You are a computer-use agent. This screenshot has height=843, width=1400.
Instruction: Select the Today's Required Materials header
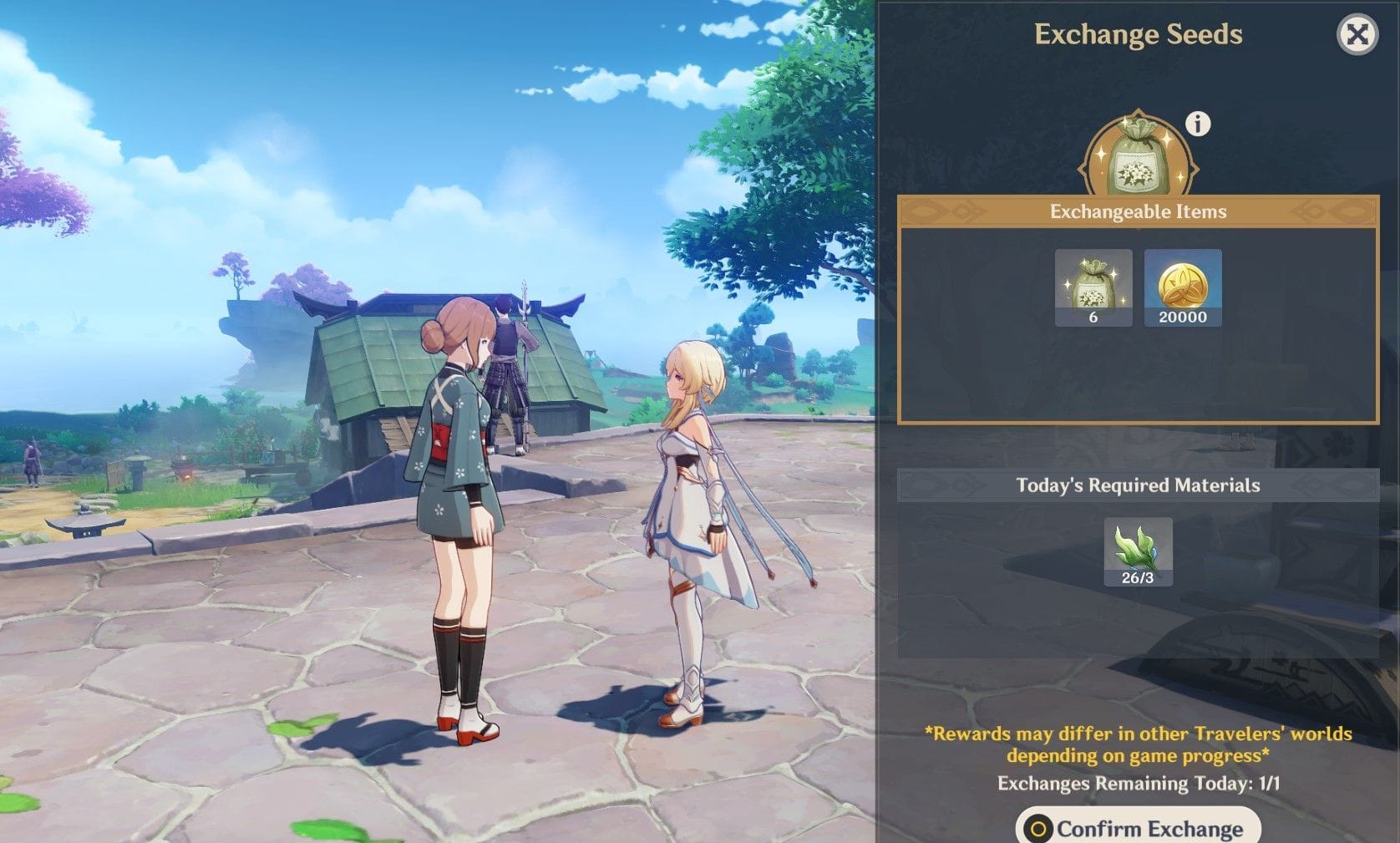tap(1139, 484)
